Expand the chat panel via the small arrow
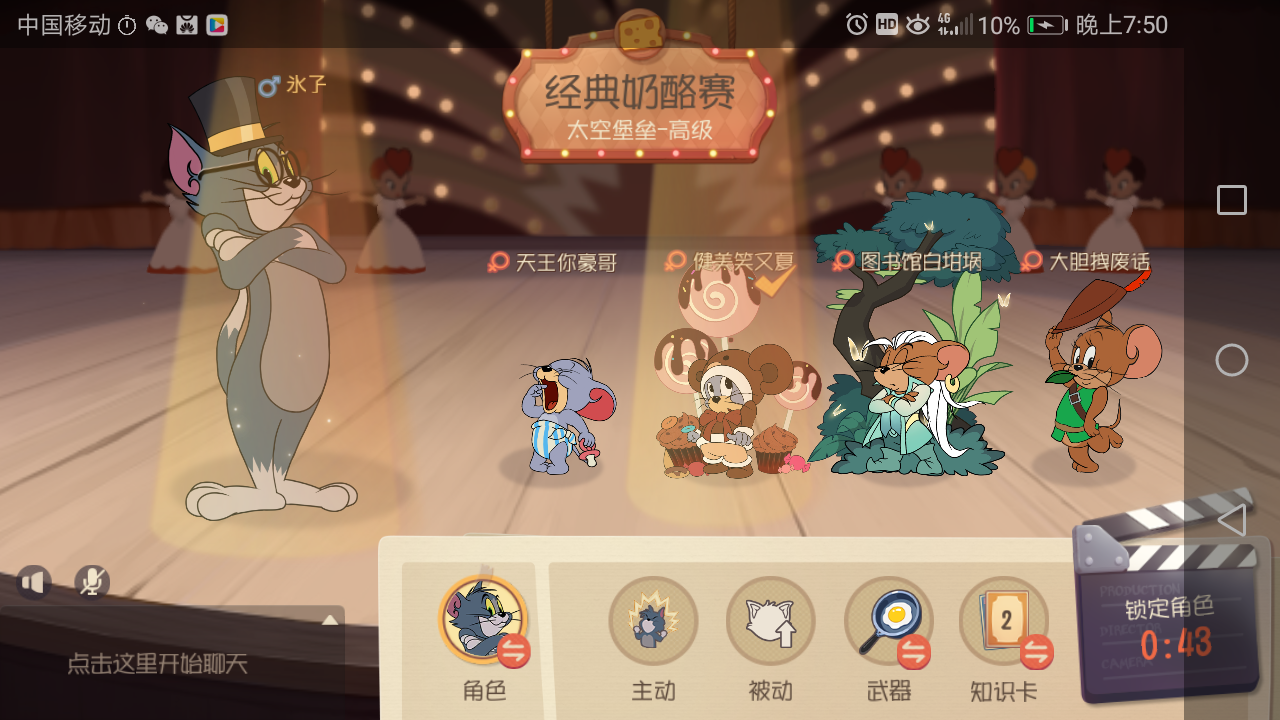The width and height of the screenshot is (1280, 720). coord(330,618)
